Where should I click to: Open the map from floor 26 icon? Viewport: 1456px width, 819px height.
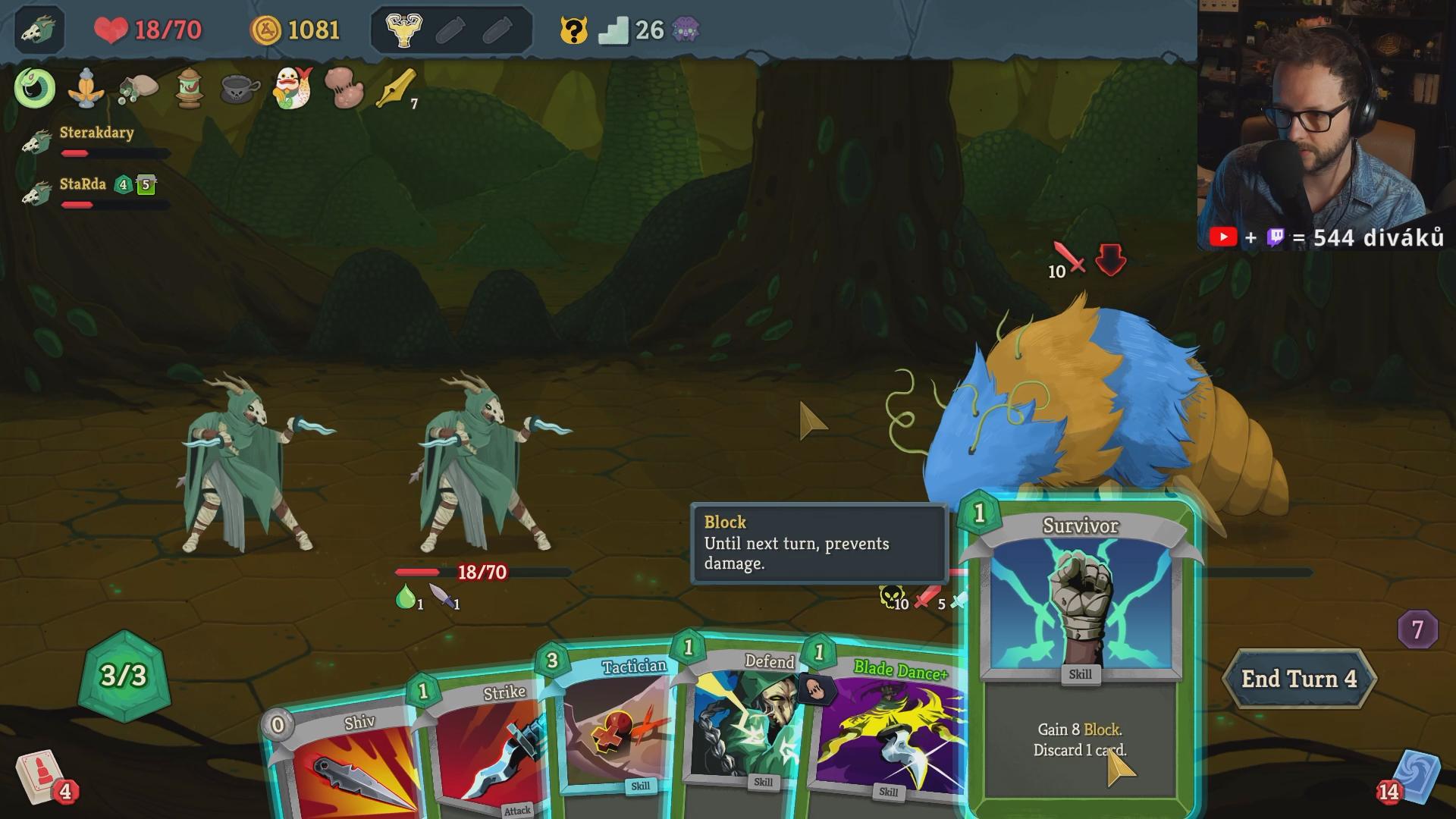pyautogui.click(x=613, y=30)
